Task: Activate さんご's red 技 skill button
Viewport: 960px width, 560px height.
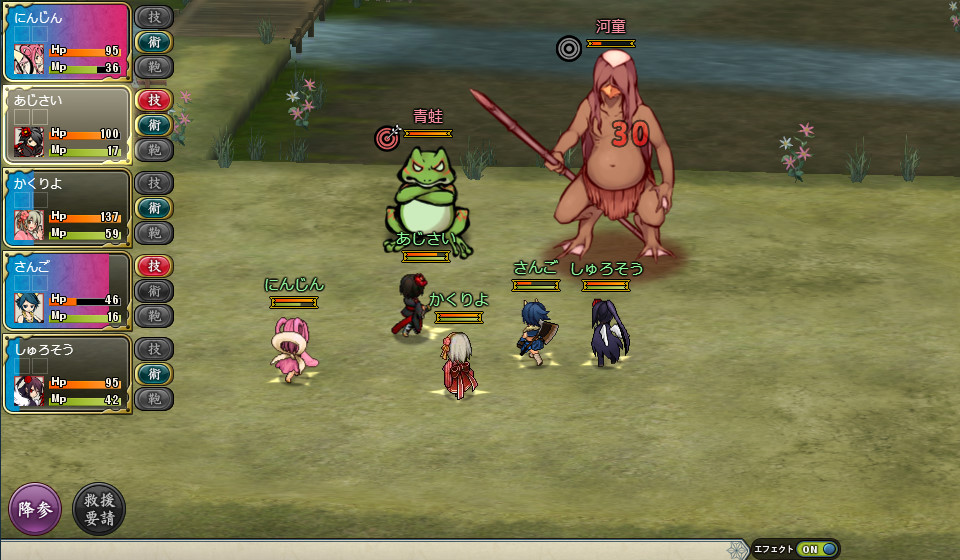Action: coord(154,266)
